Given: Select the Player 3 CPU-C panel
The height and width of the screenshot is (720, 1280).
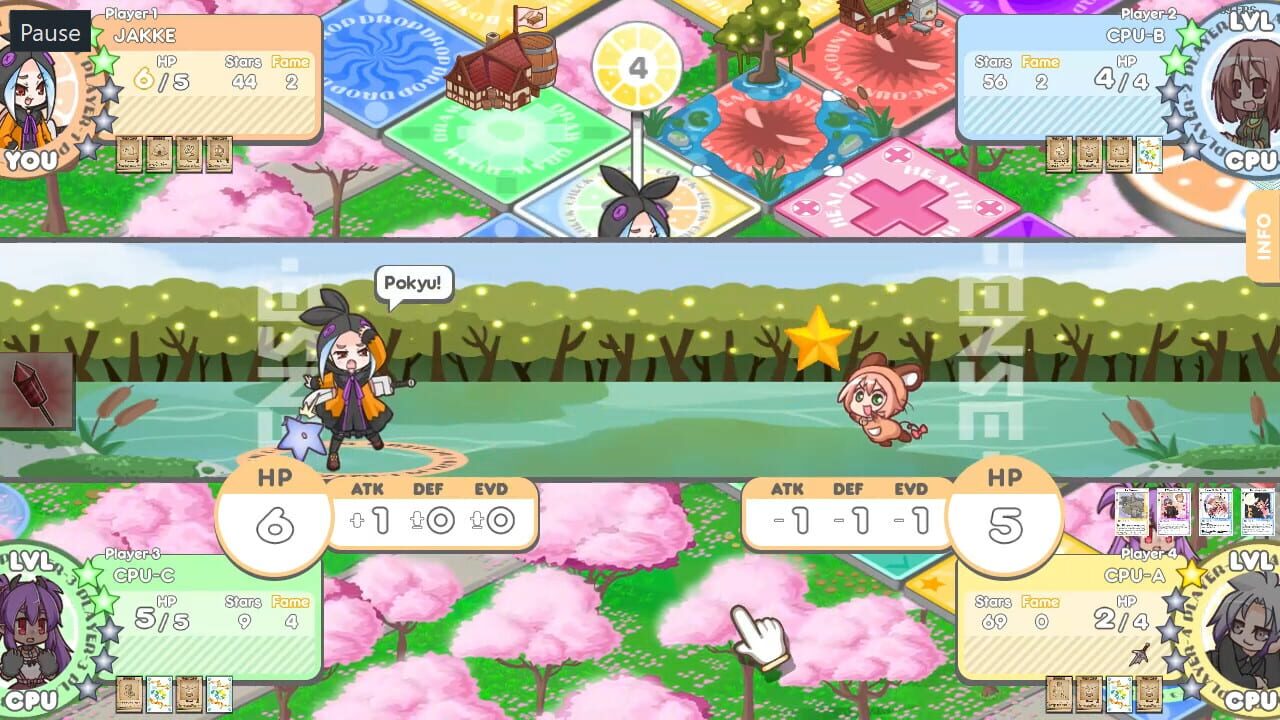Looking at the screenshot, I should [215, 615].
